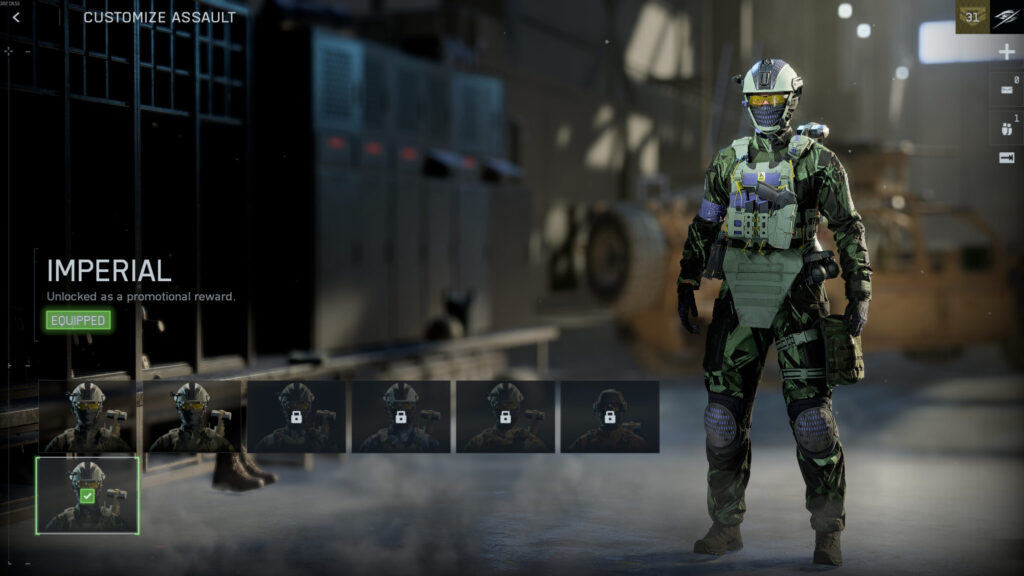The height and width of the screenshot is (576, 1024).
Task: Click the plus icon in the side panel
Action: 1006,53
